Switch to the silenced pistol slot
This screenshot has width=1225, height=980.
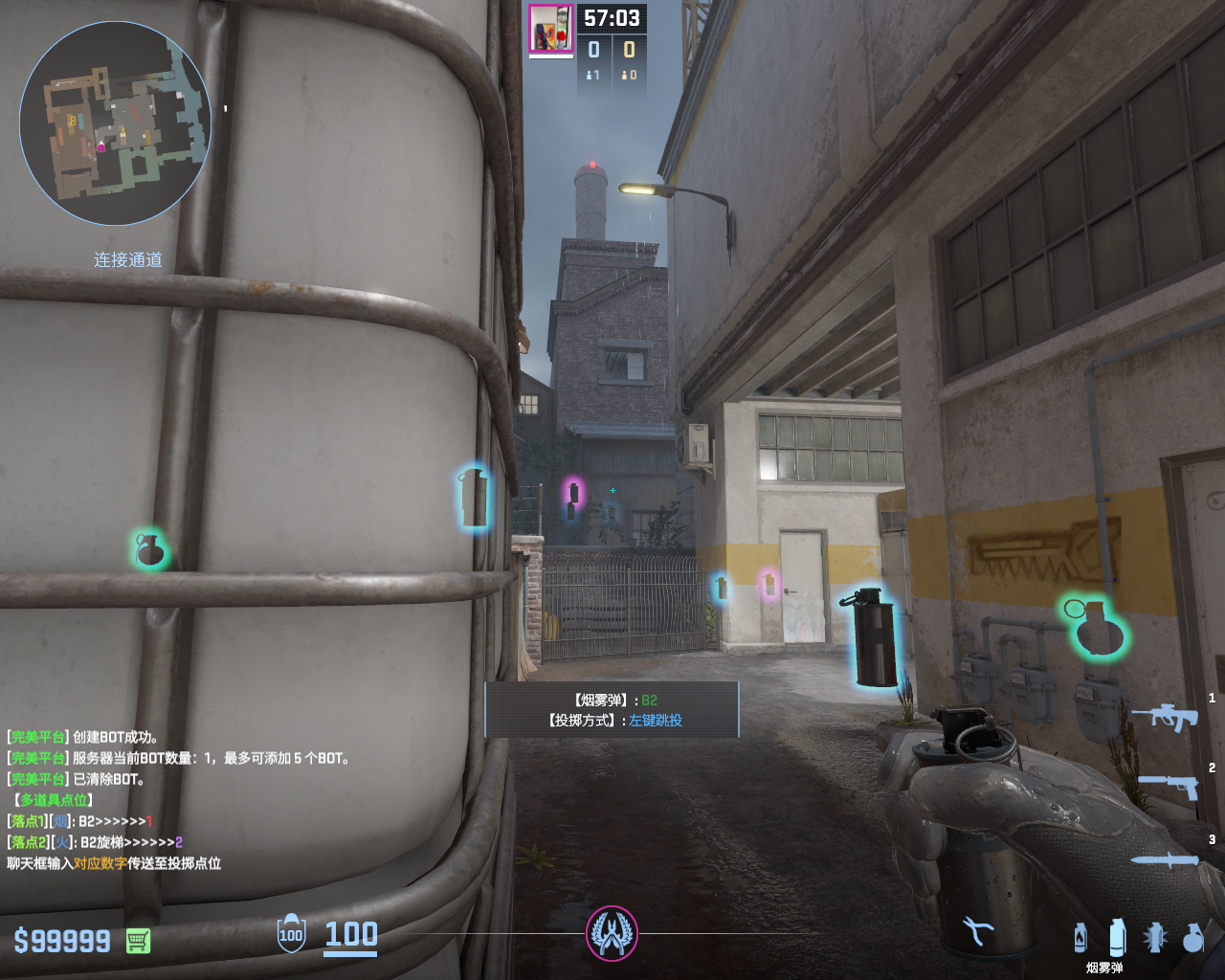point(1169,786)
